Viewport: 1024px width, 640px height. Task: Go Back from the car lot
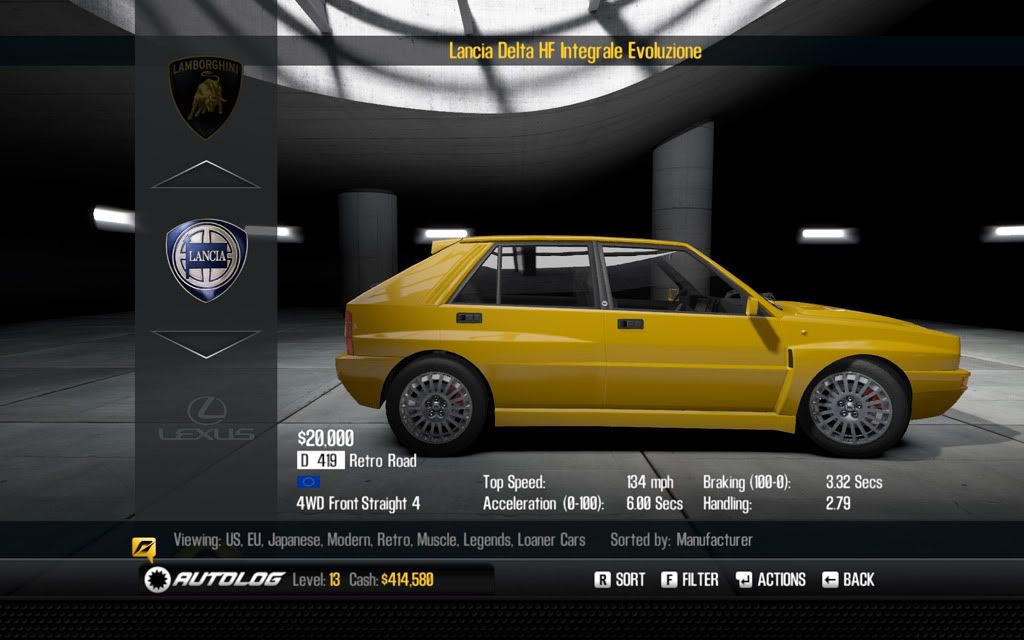pyautogui.click(x=848, y=579)
